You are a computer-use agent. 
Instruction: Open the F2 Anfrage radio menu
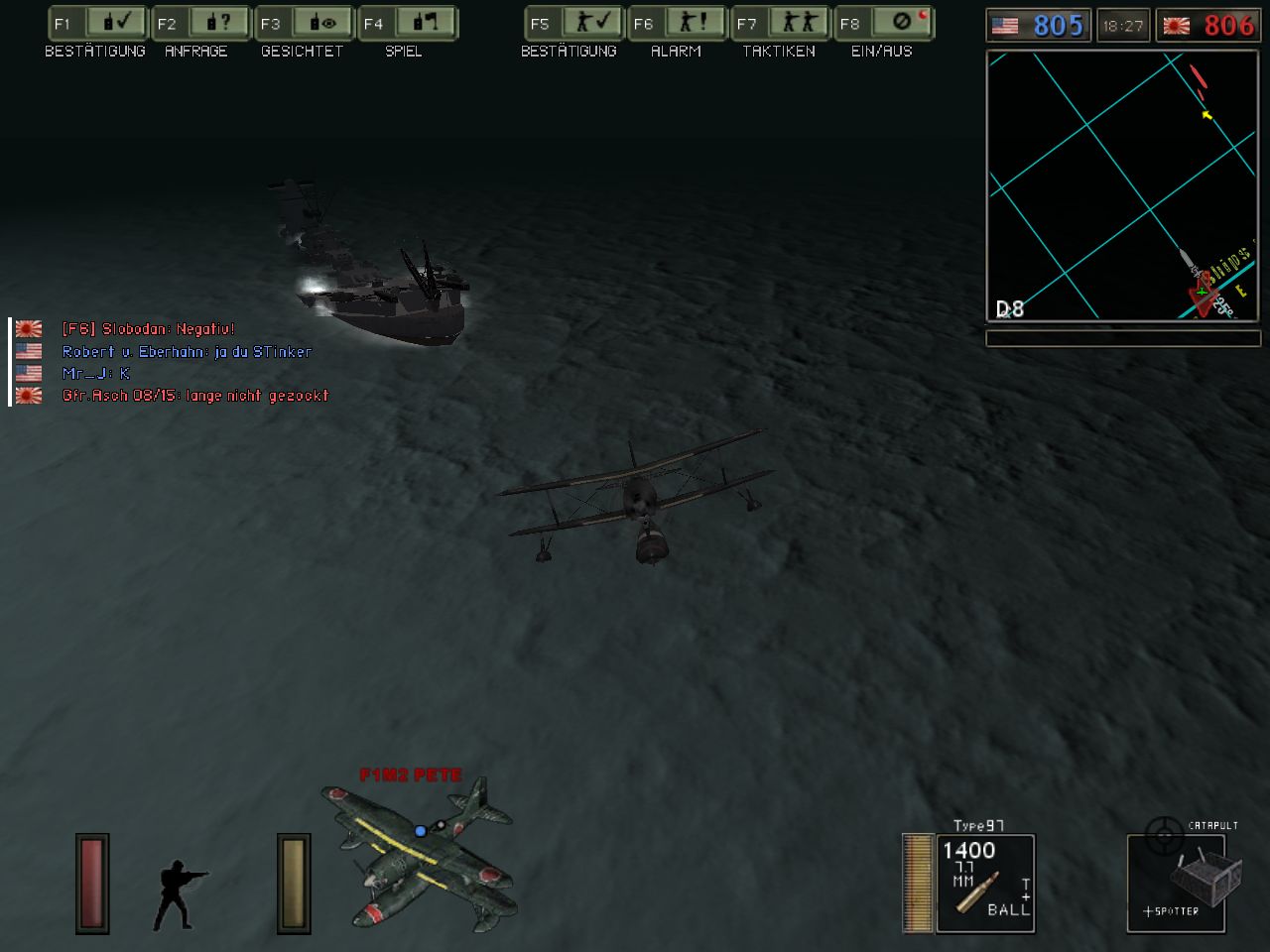point(200,23)
